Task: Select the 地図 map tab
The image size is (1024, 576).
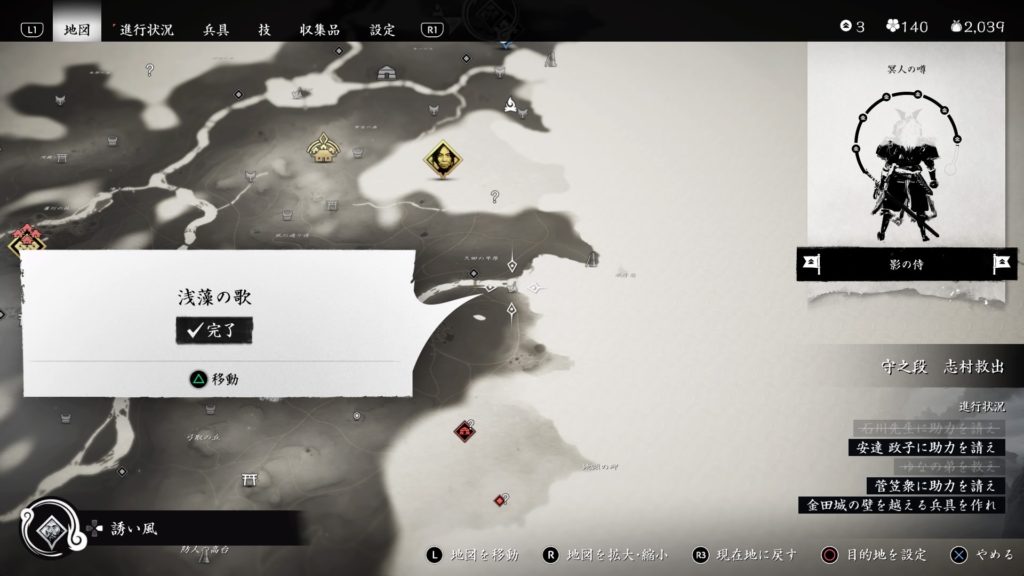Action: pos(77,30)
